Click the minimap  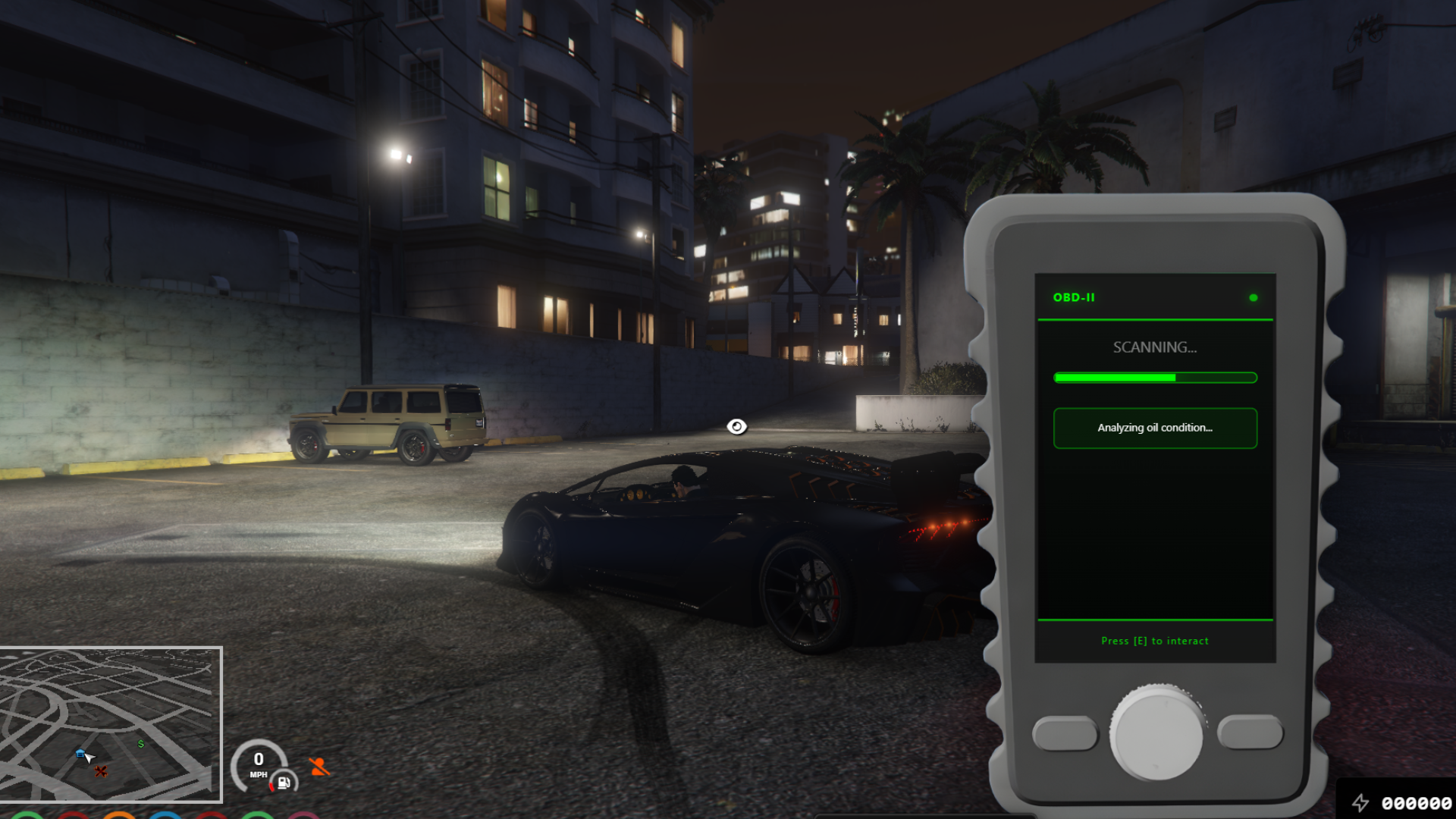[x=111, y=724]
